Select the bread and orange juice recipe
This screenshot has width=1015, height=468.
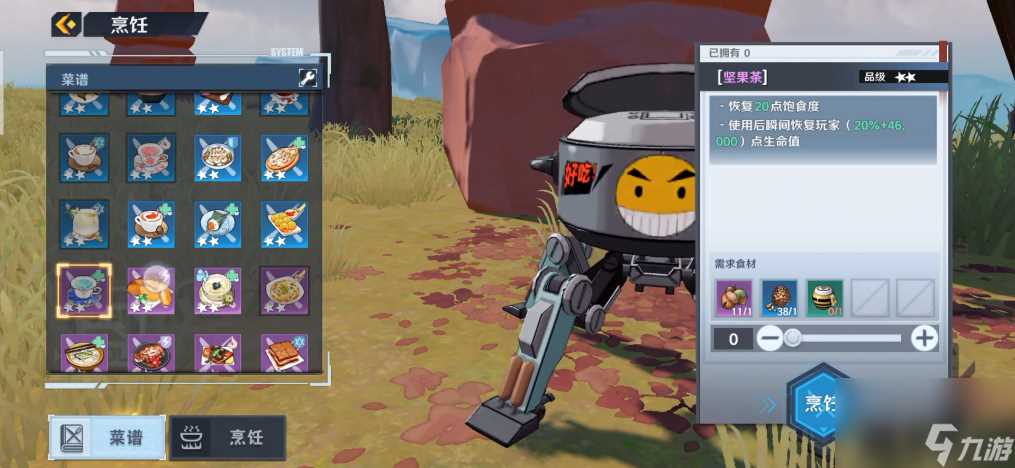(x=151, y=290)
